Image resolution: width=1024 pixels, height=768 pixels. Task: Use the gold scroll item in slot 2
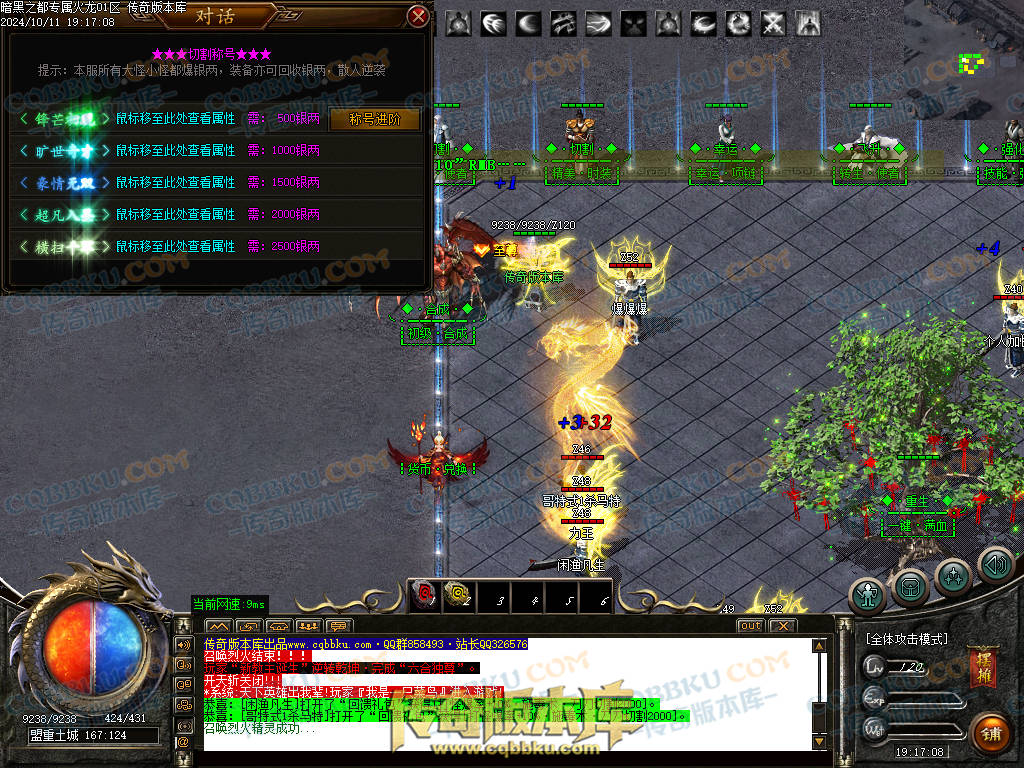tap(458, 597)
